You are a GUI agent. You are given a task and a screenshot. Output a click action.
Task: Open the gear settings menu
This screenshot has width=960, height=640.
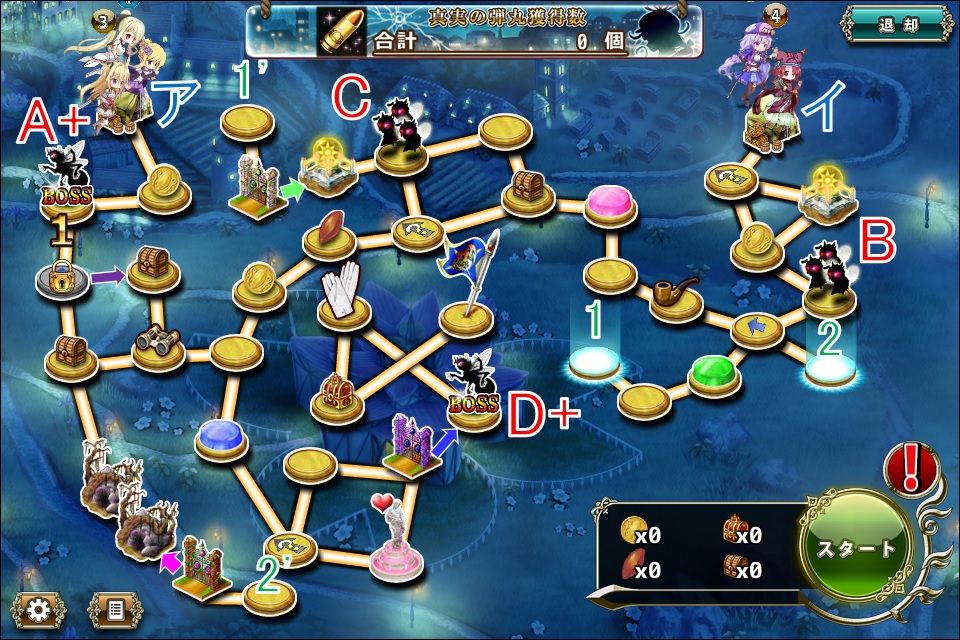click(x=38, y=607)
